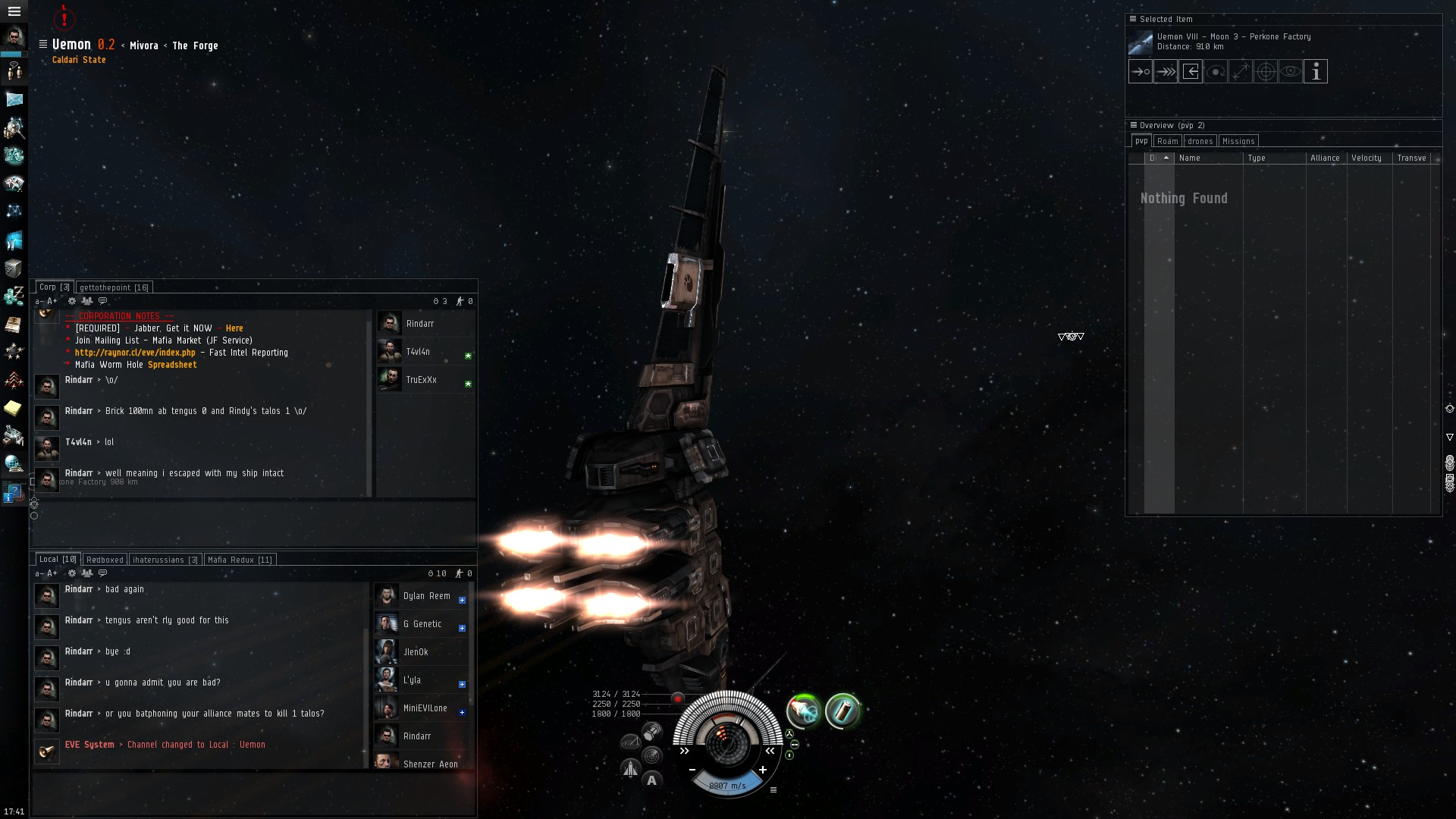
Task: Switch to the gettothepoint chat tab
Action: 114,287
